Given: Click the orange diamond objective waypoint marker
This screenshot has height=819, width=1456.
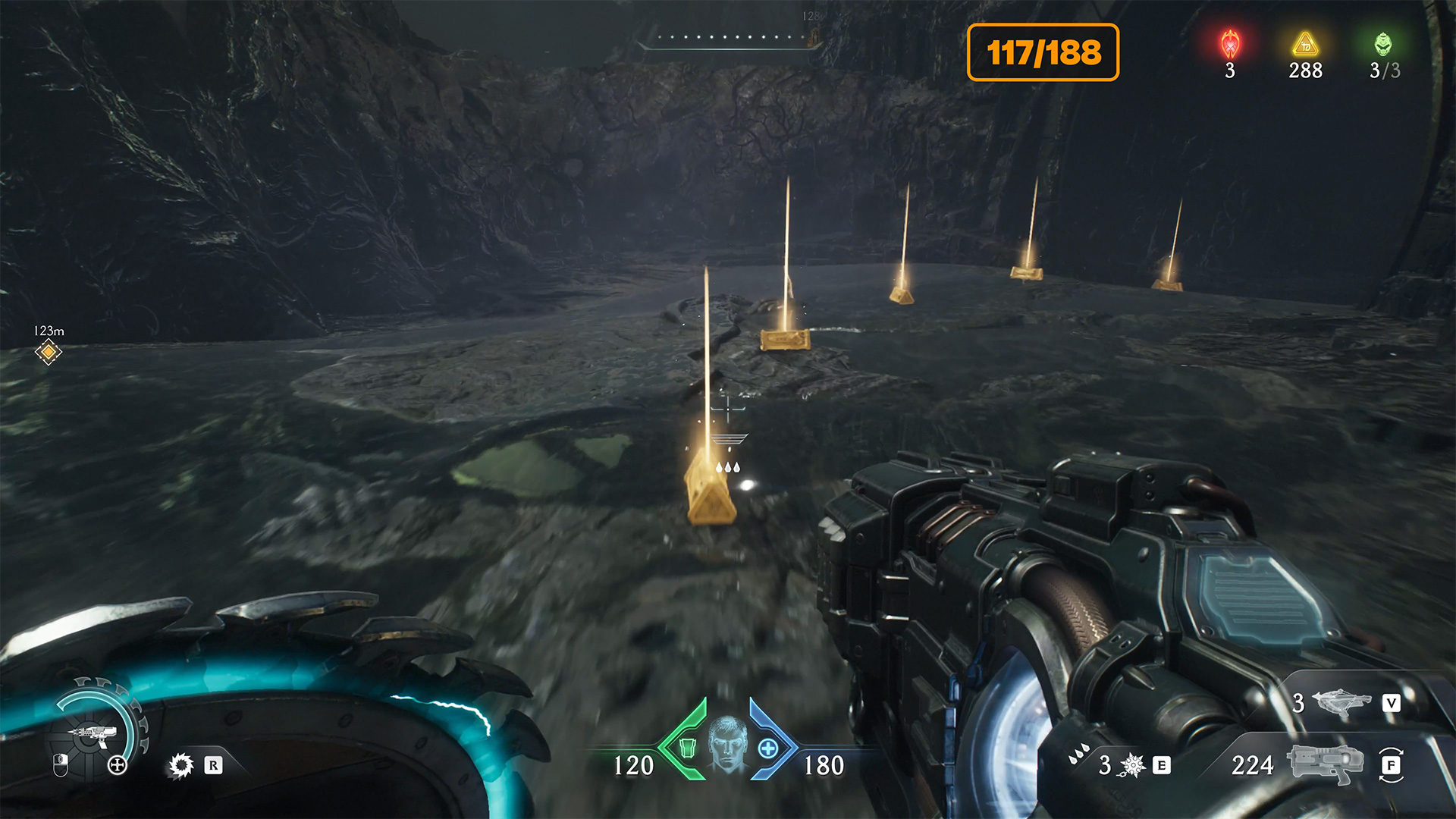Looking at the screenshot, I should pyautogui.click(x=48, y=352).
